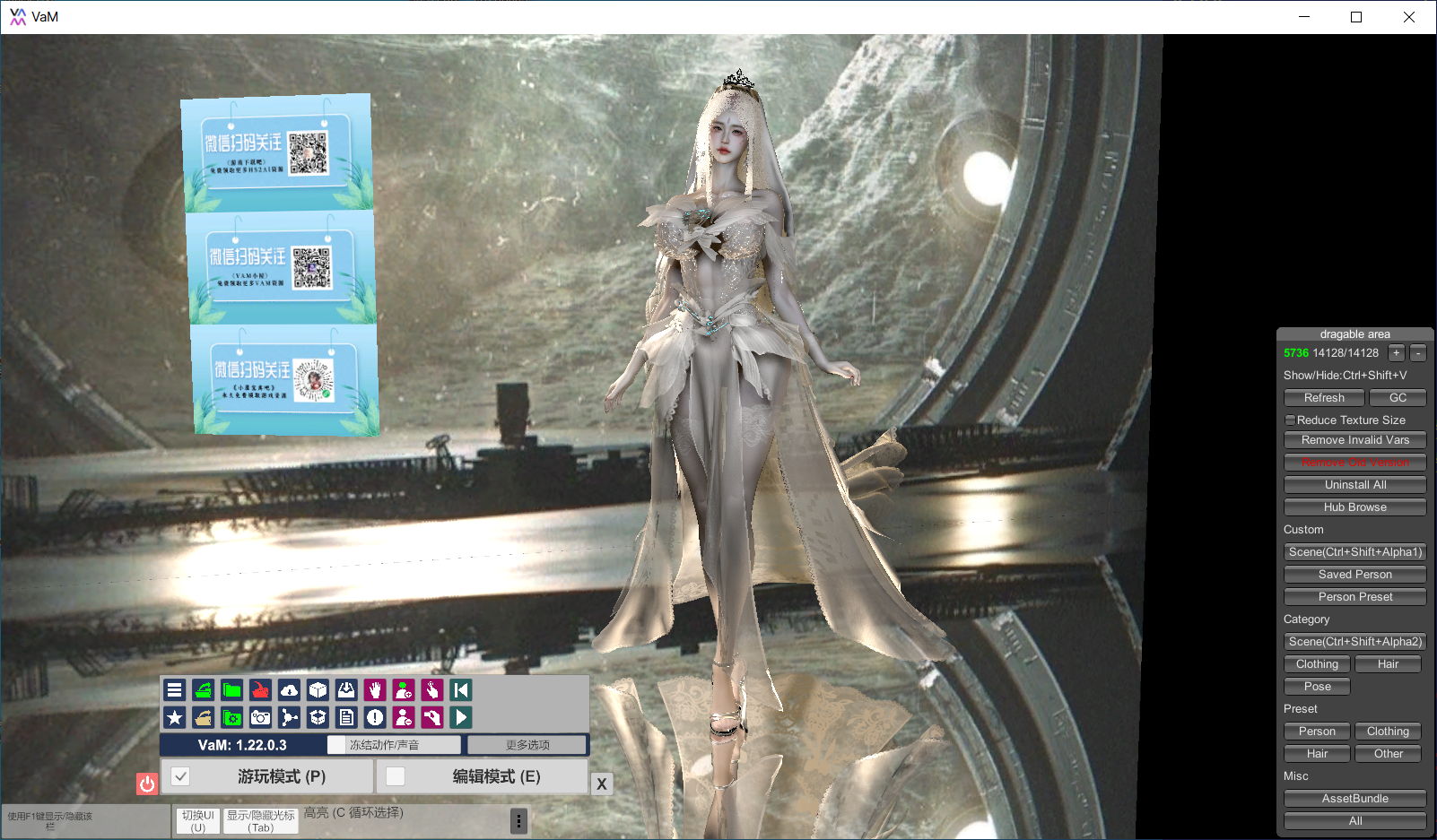Switch to 编辑模式 (E)
1437x840 pixels.
click(x=483, y=776)
